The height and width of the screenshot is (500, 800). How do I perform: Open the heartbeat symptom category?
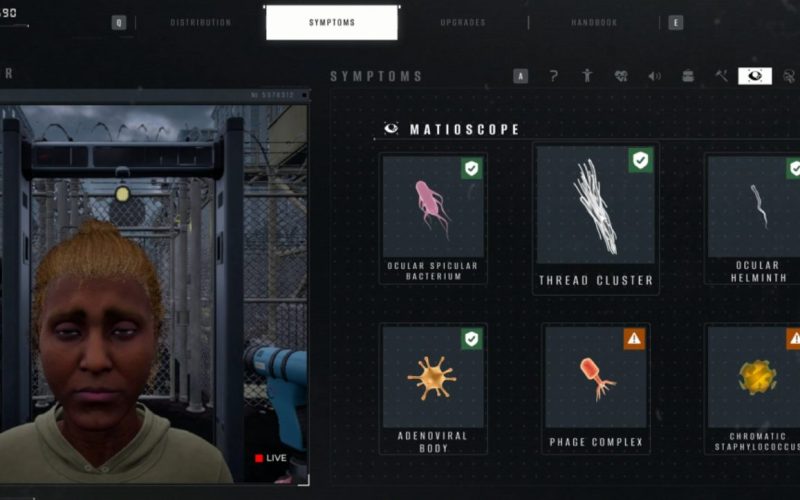tap(621, 76)
